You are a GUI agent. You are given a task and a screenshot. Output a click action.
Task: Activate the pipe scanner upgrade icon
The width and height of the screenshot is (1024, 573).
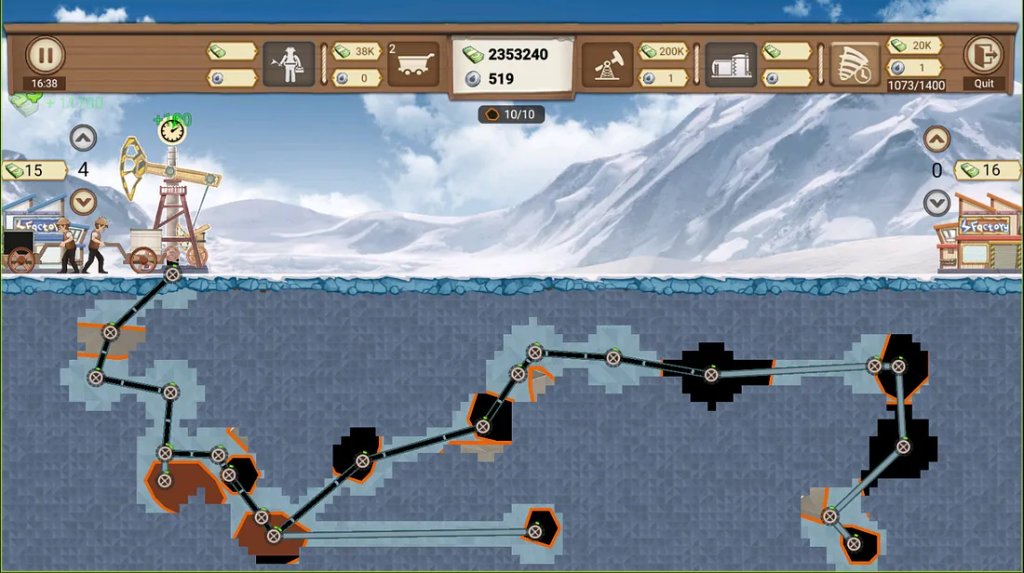(854, 64)
